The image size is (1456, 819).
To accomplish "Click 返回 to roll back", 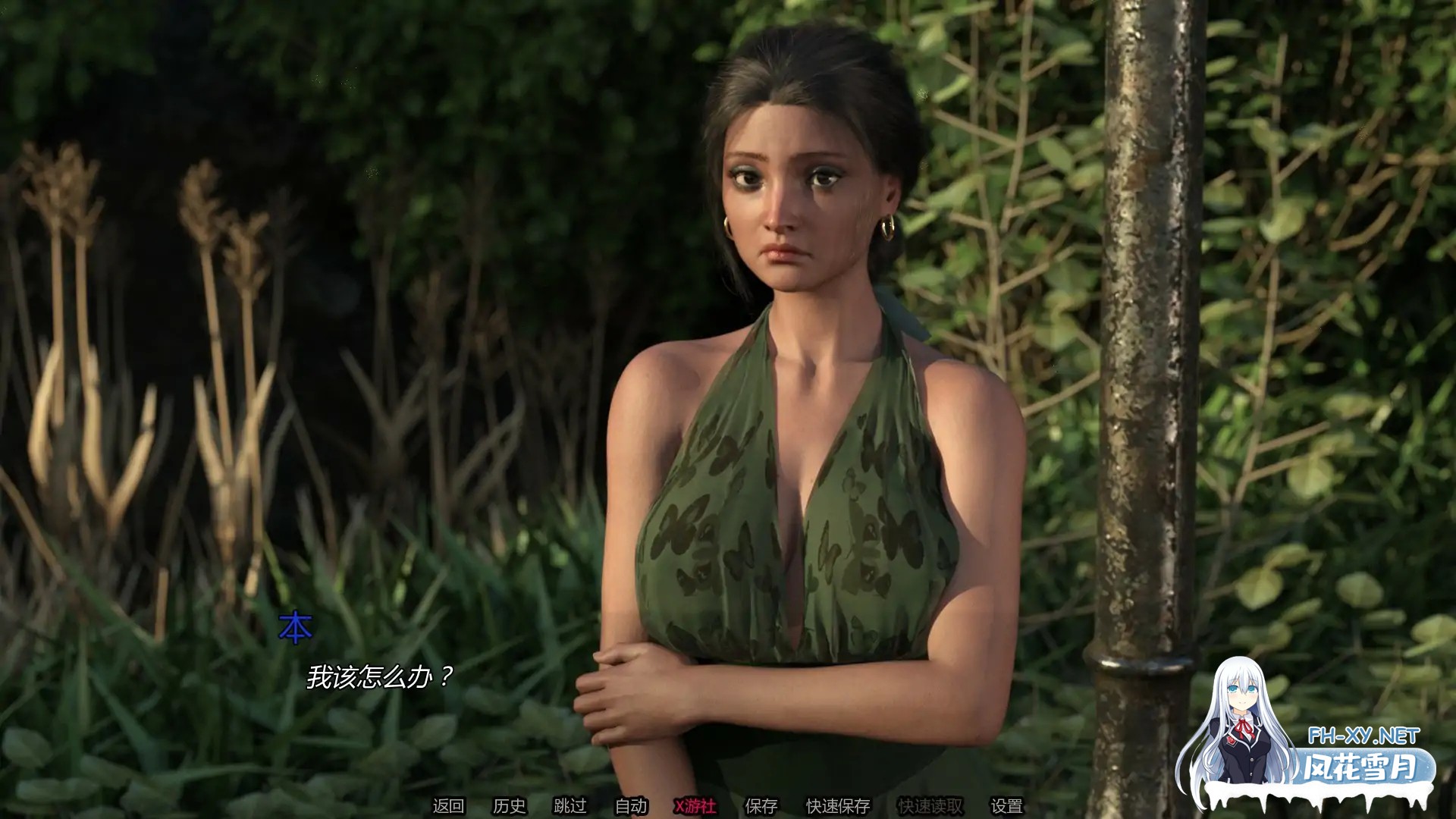I will (x=450, y=806).
